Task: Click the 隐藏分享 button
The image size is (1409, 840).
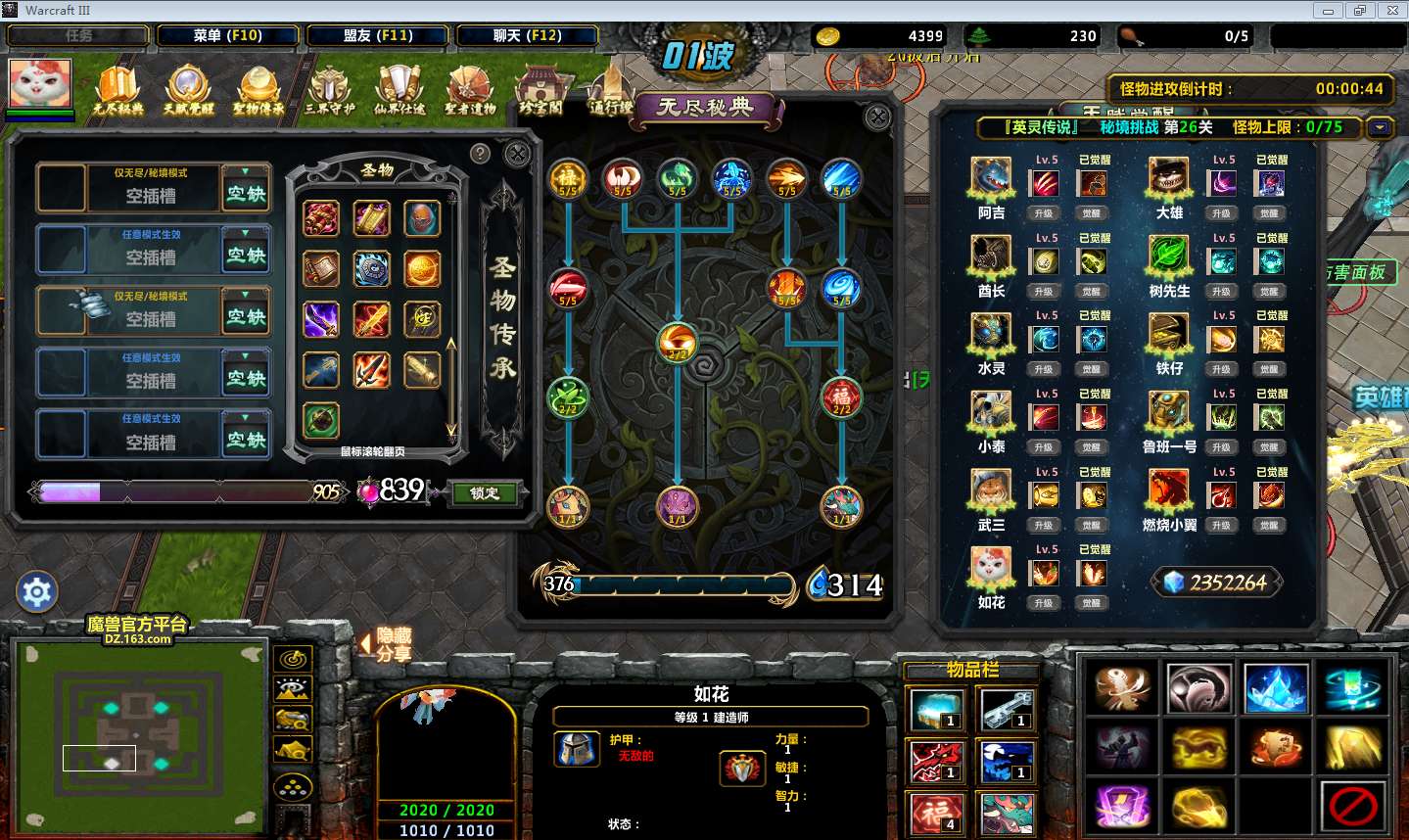Action: [393, 644]
